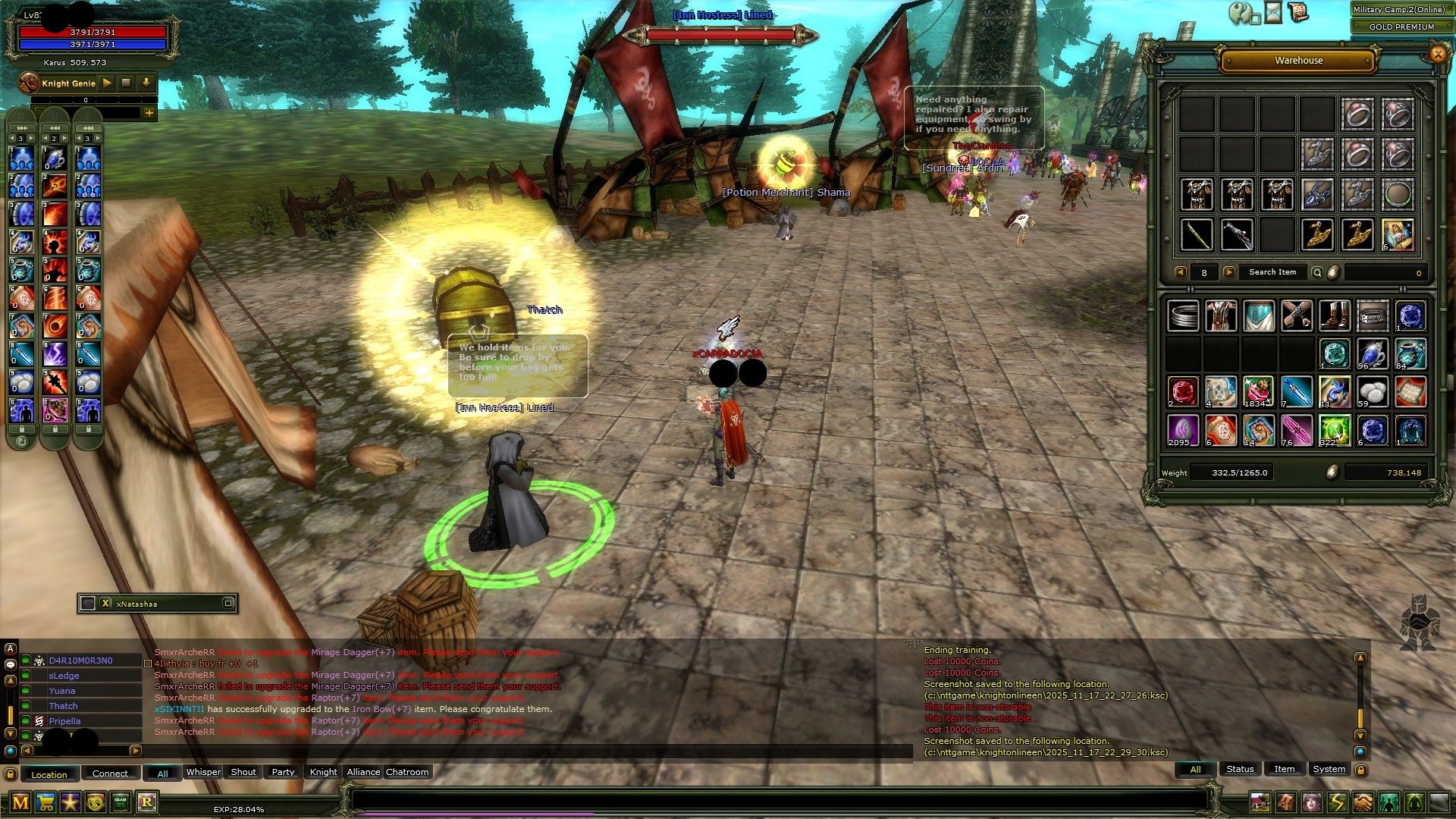Switch to the Chatroom tab
1456x819 pixels.
407,772
